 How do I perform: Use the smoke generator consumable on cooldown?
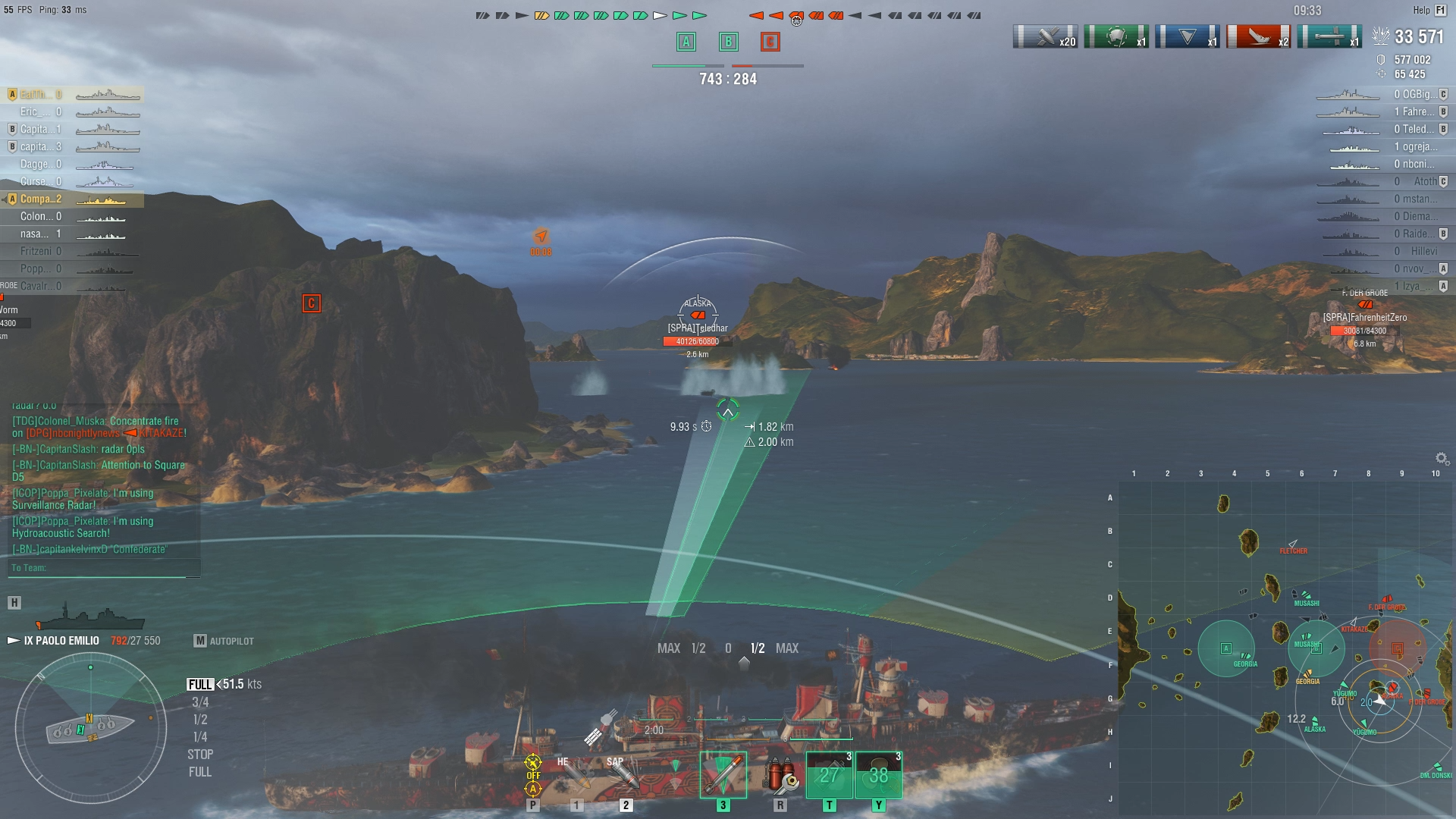coord(829,775)
